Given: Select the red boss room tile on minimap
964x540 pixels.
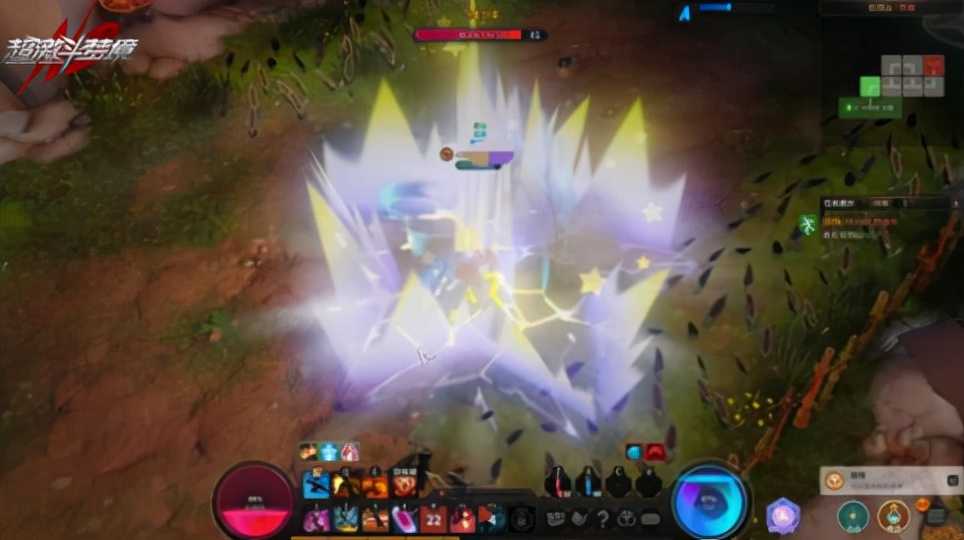Looking at the screenshot, I should click(x=933, y=66).
